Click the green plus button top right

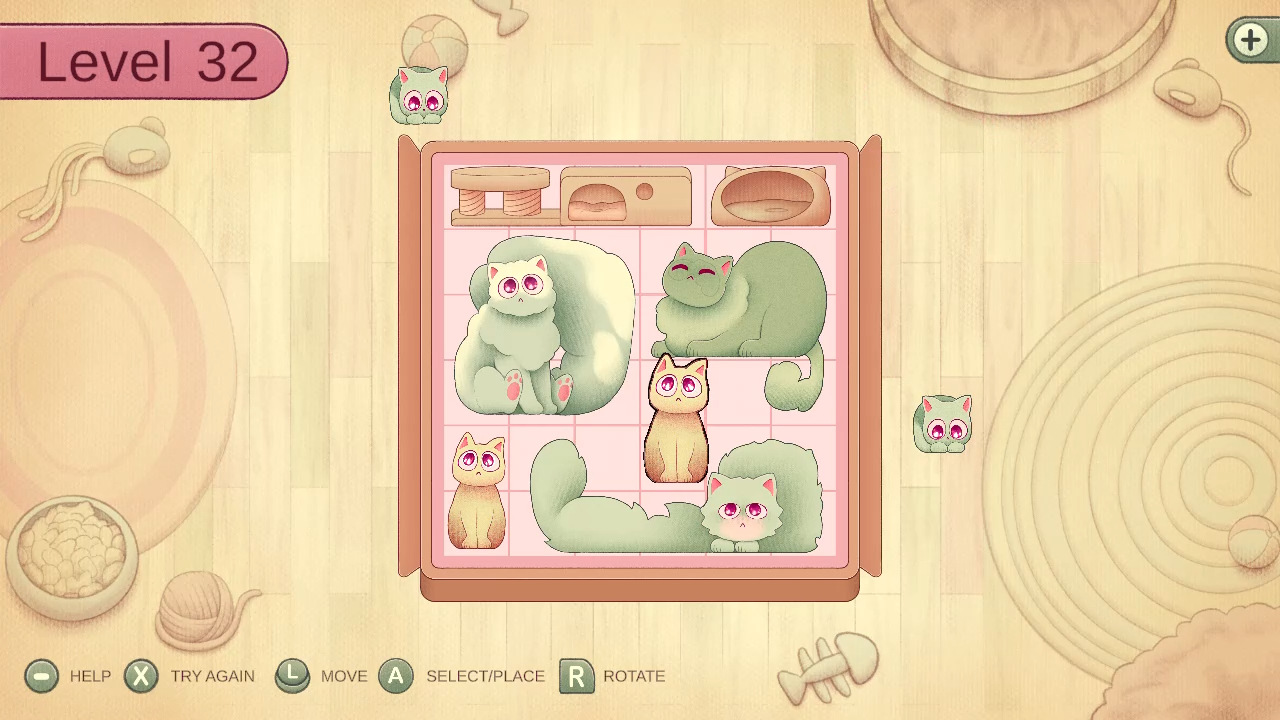[x=1249, y=41]
